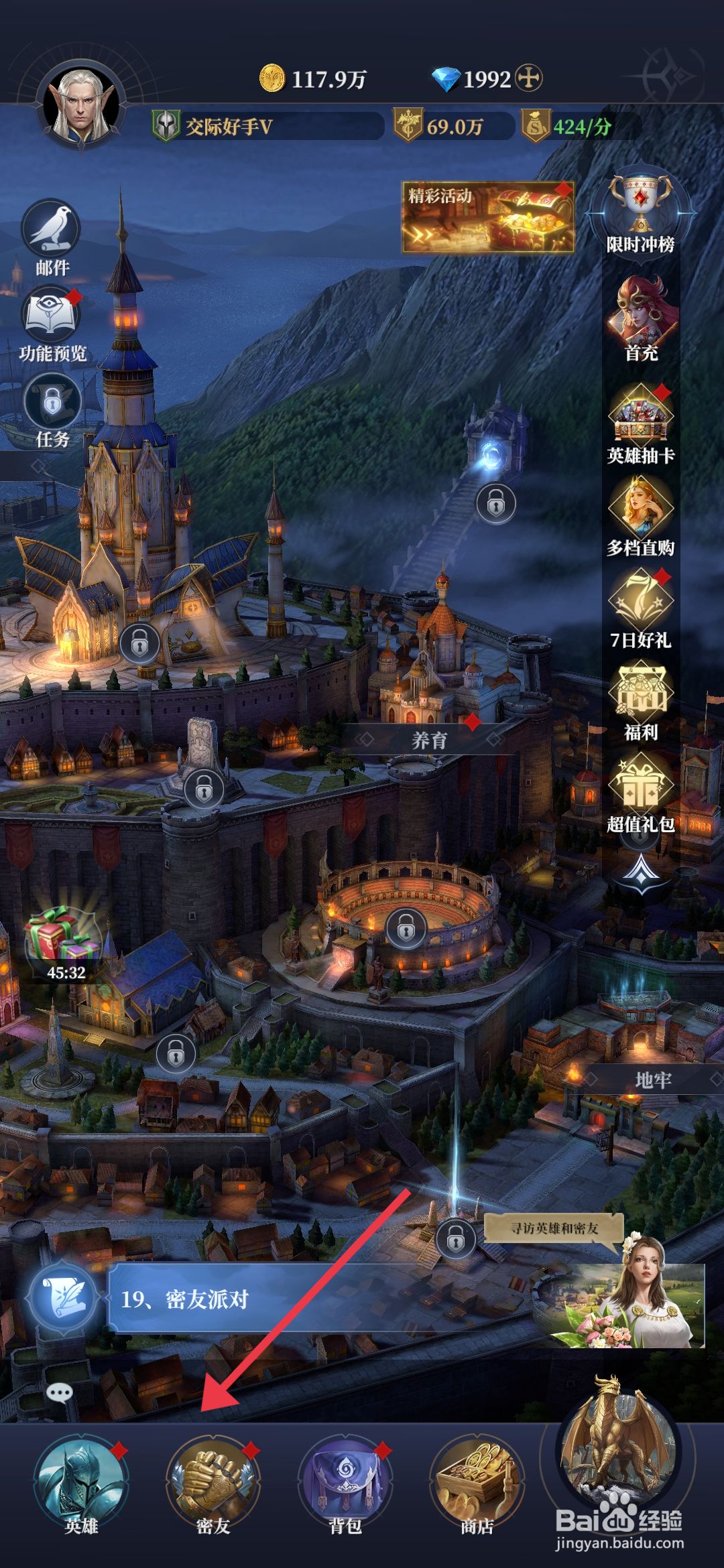Add diamonds with the plus button
Image resolution: width=724 pixels, height=1568 pixels.
click(x=529, y=78)
